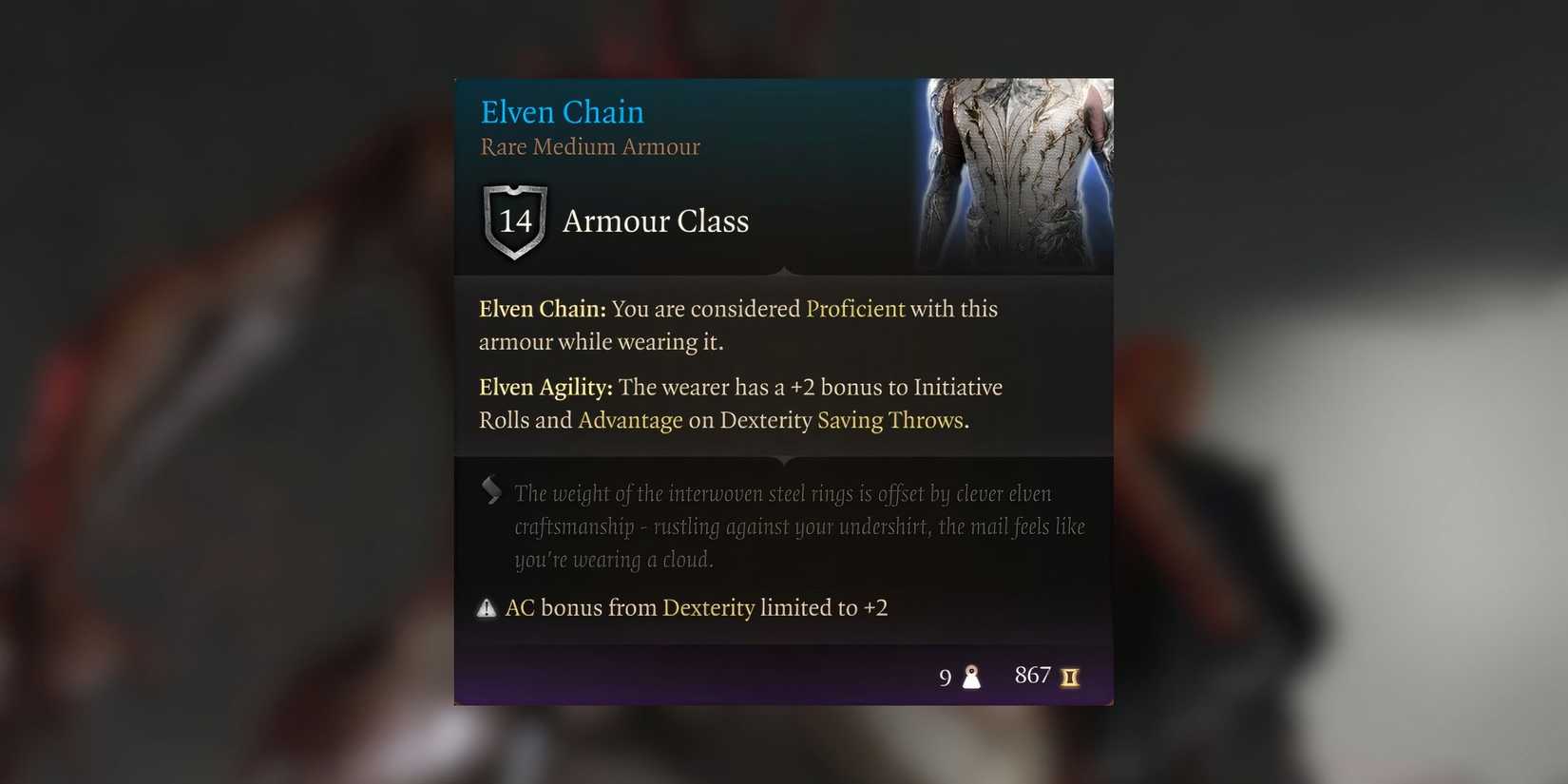Click the Saving Throws link
The width and height of the screenshot is (1568, 784).
891,419
